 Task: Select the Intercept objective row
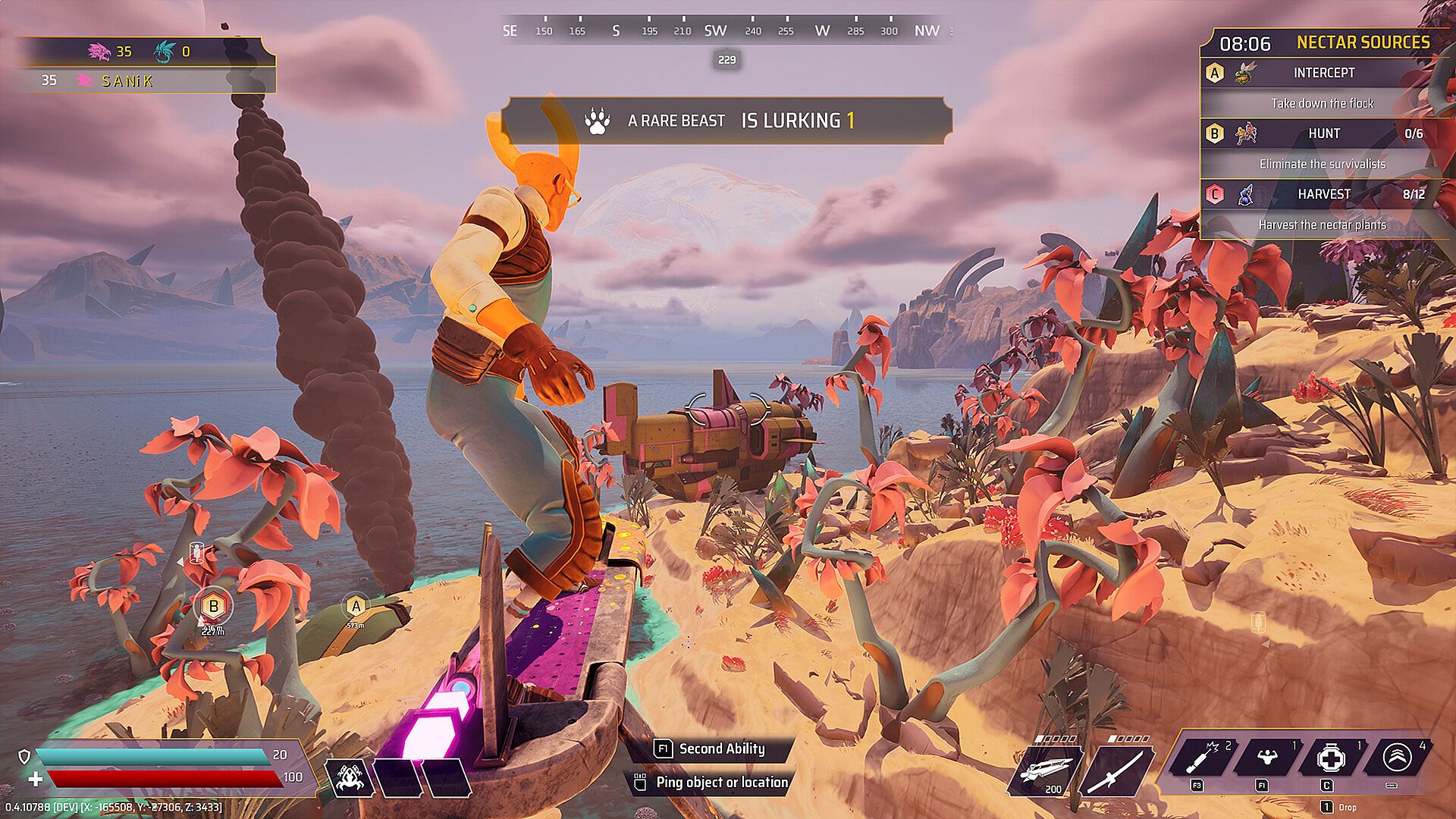click(1323, 73)
